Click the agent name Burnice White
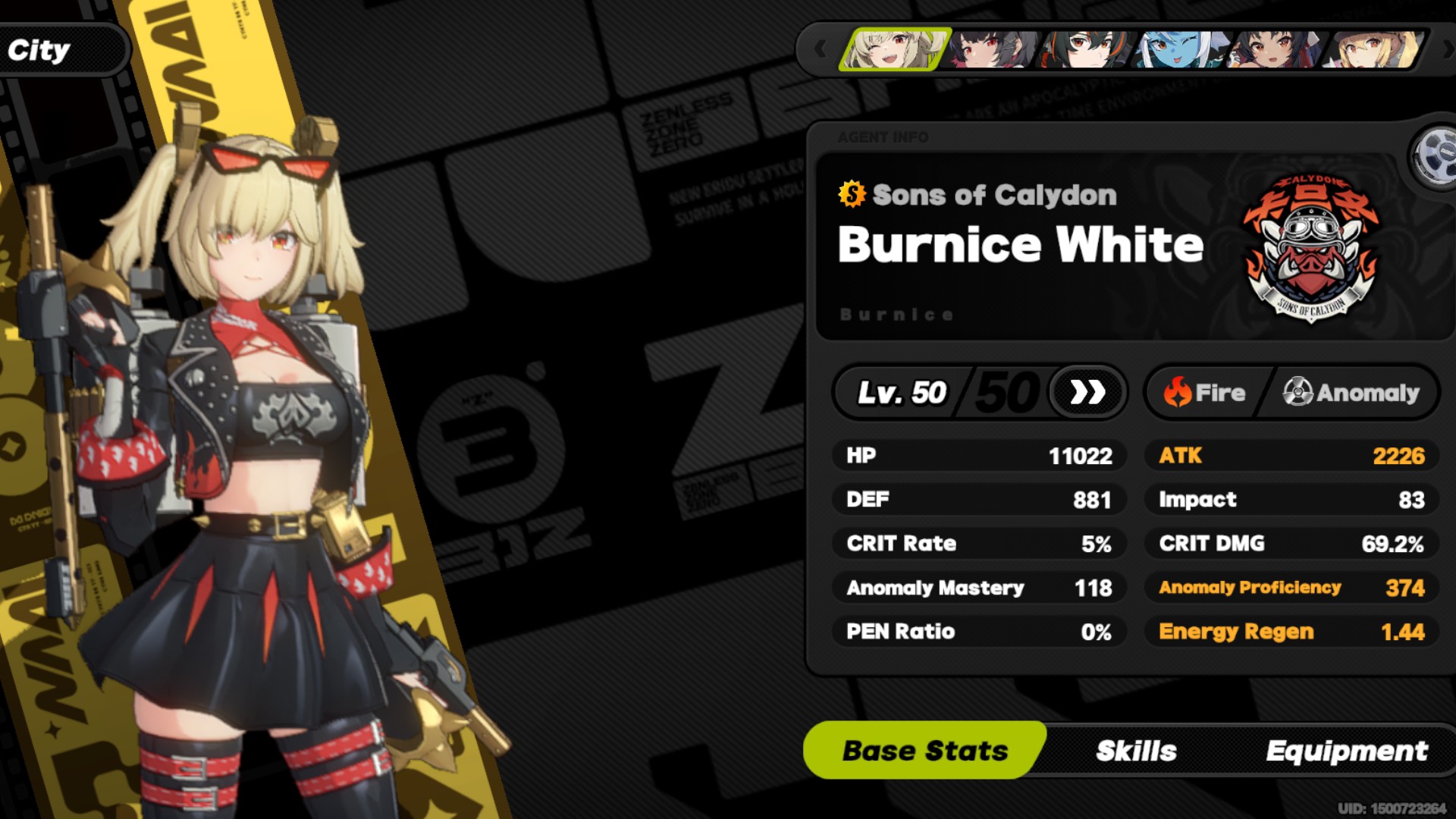The height and width of the screenshot is (819, 1456). pyautogui.click(x=1019, y=244)
